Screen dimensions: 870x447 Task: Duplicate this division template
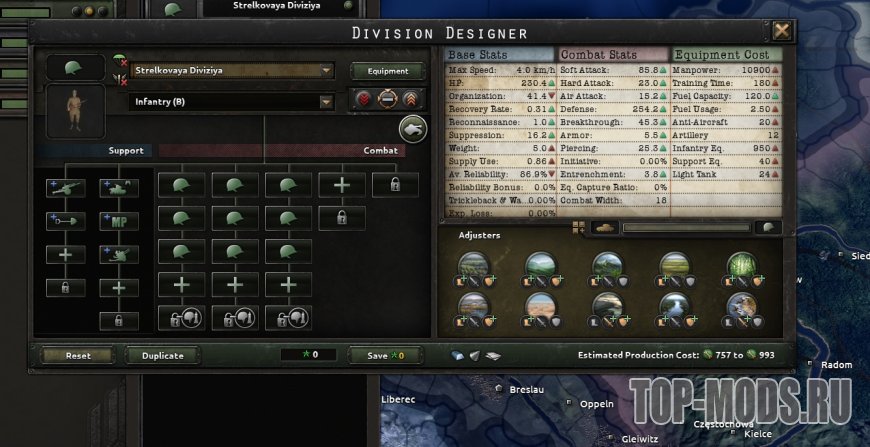(162, 355)
